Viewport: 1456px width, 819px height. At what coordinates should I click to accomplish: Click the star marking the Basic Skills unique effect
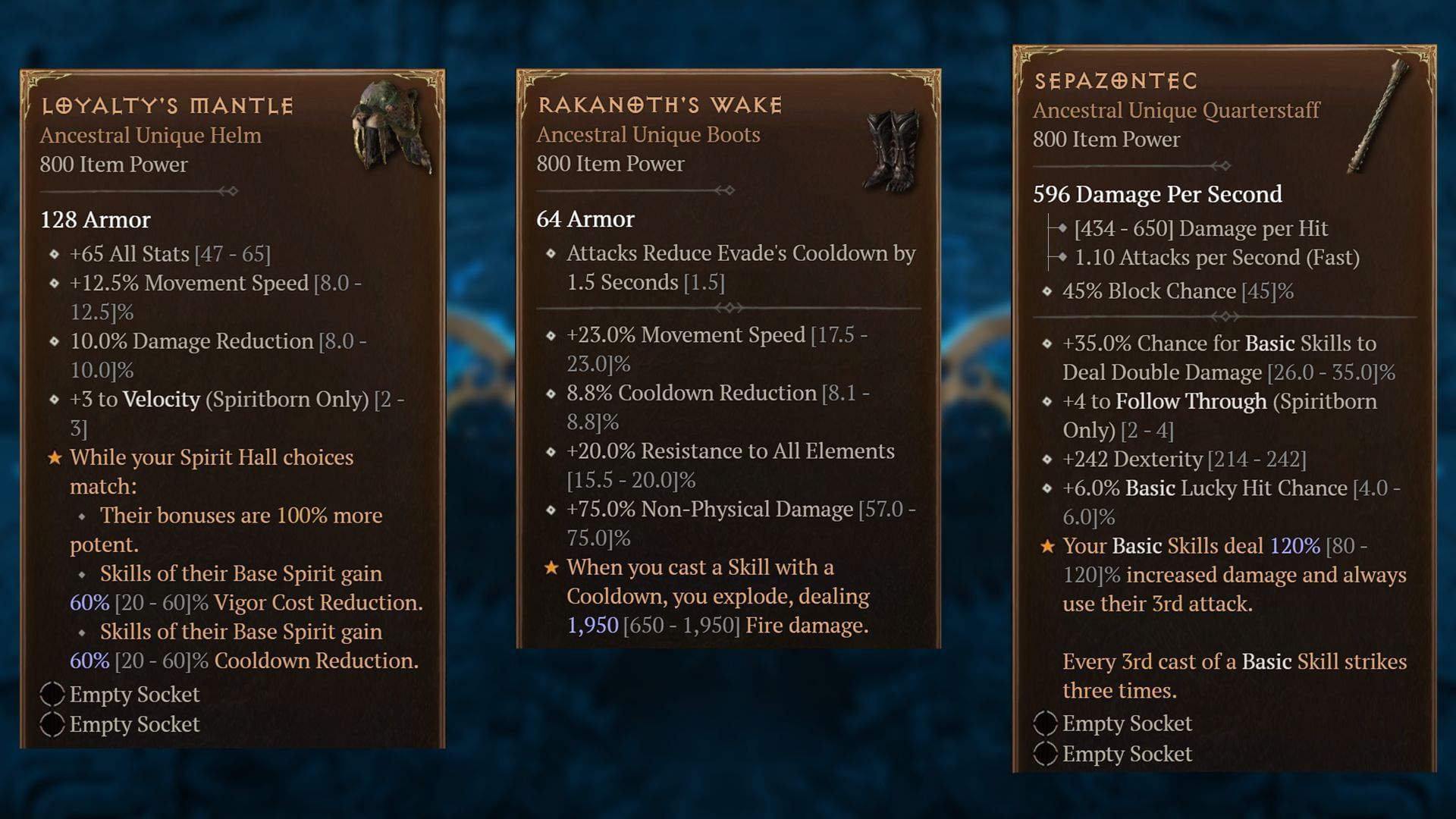1048,546
